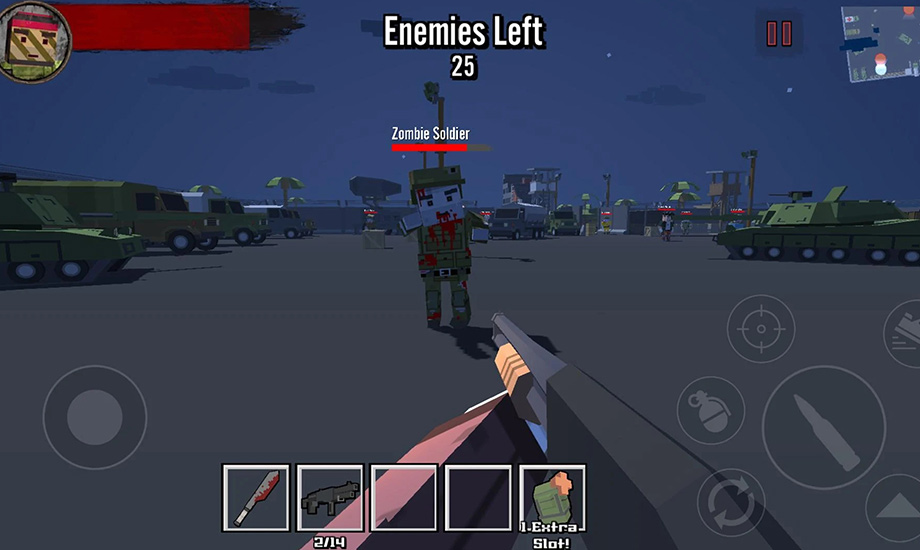Open the minimap
Screen dimensions: 920x550
(x=879, y=43)
